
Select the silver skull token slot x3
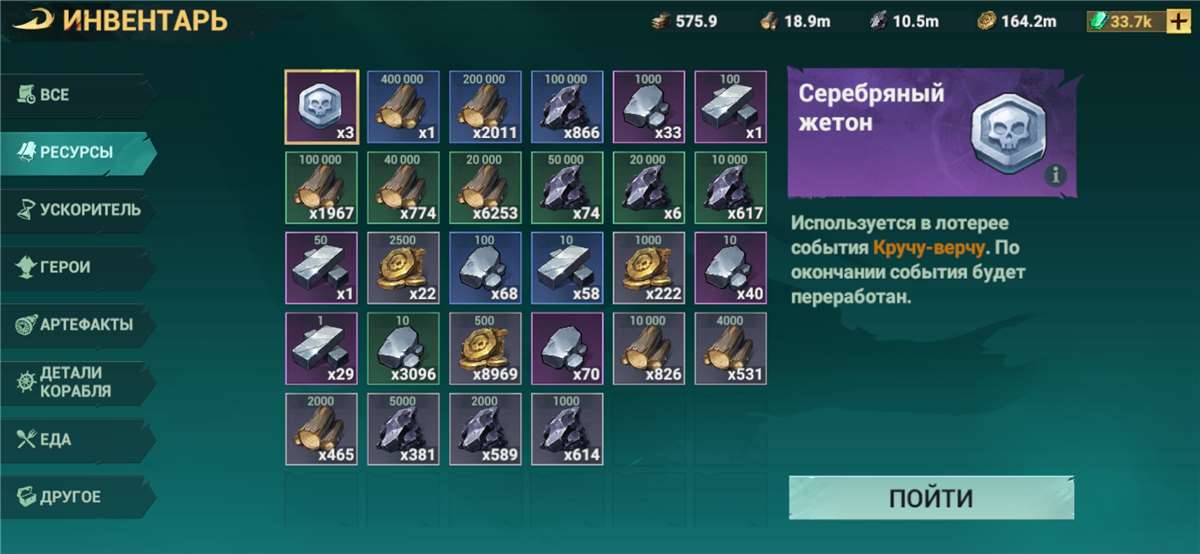coord(322,106)
